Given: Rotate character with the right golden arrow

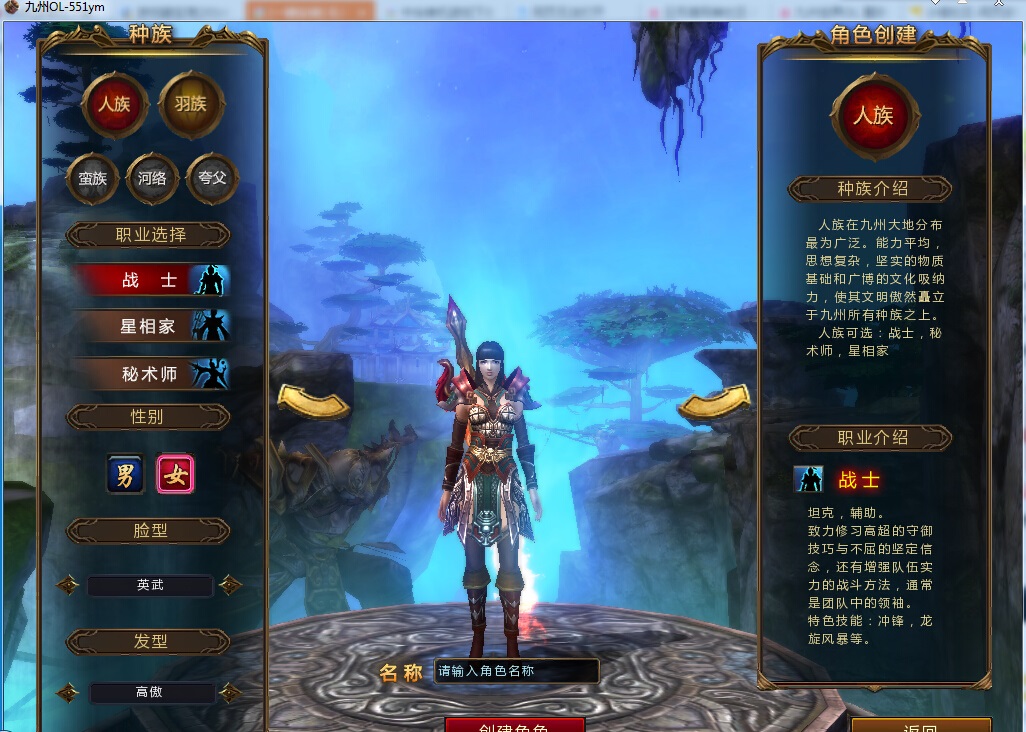Looking at the screenshot, I should pyautogui.click(x=714, y=402).
